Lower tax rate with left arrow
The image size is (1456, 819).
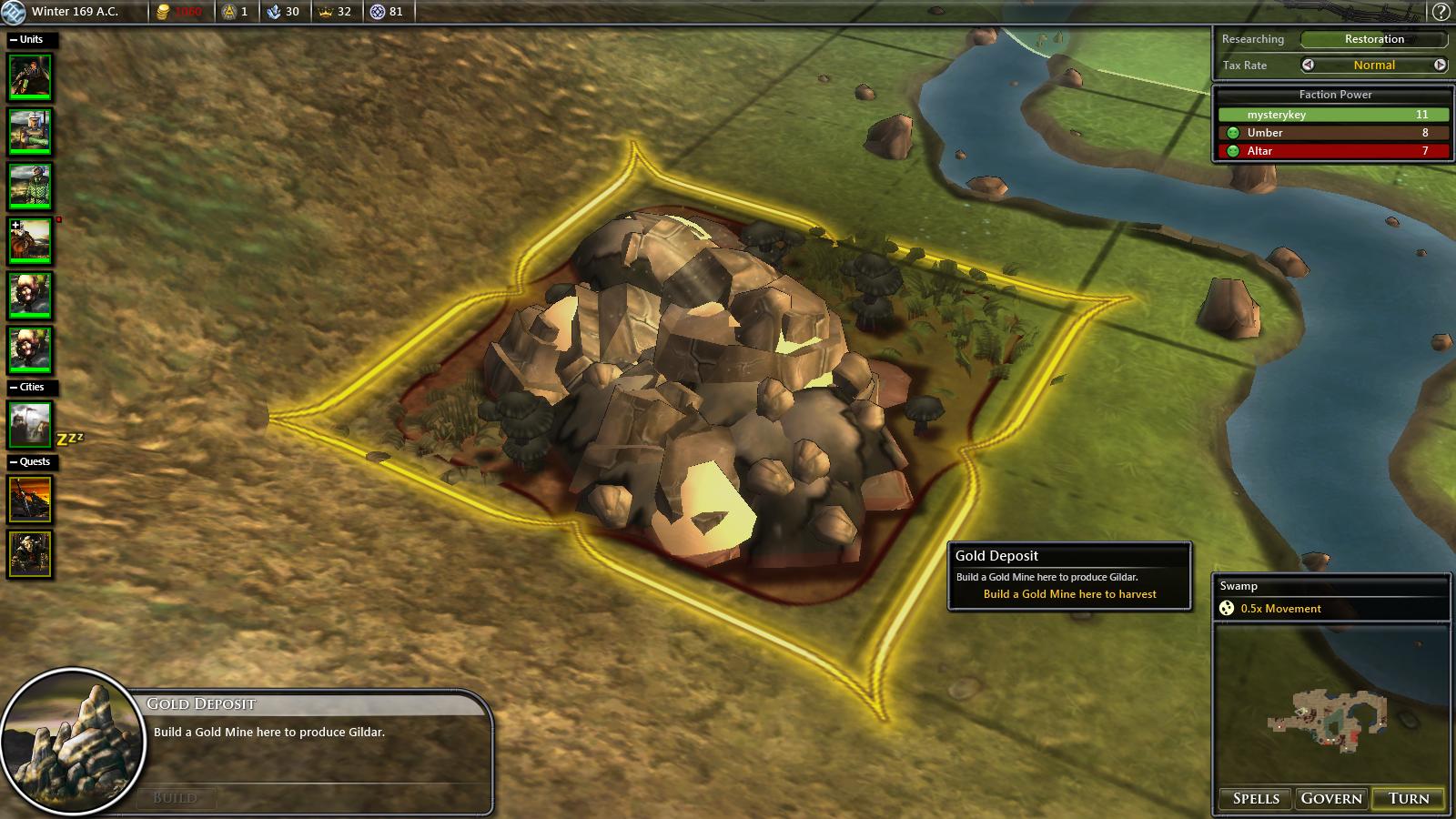tap(1308, 65)
